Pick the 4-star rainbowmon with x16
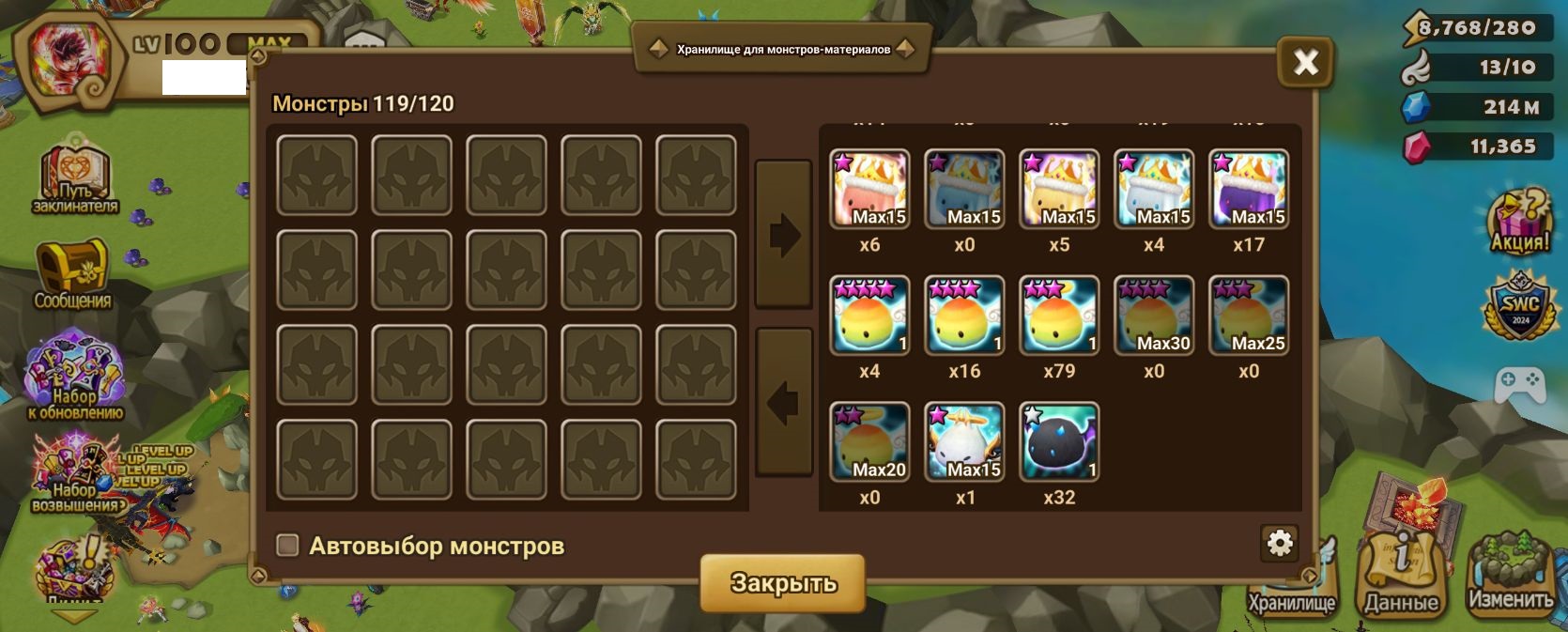 964,316
